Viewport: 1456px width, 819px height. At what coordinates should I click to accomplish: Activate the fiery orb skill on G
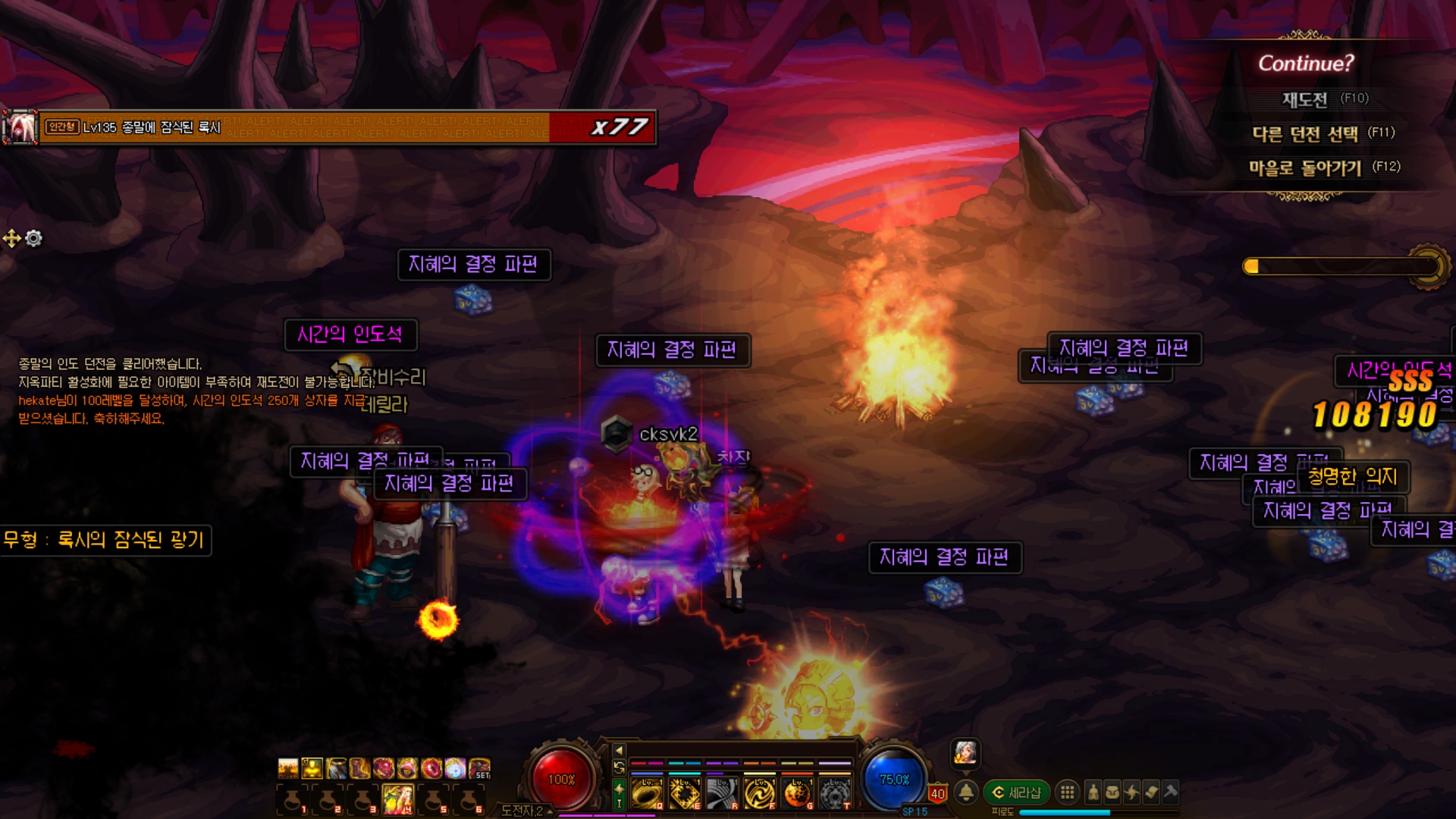797,794
